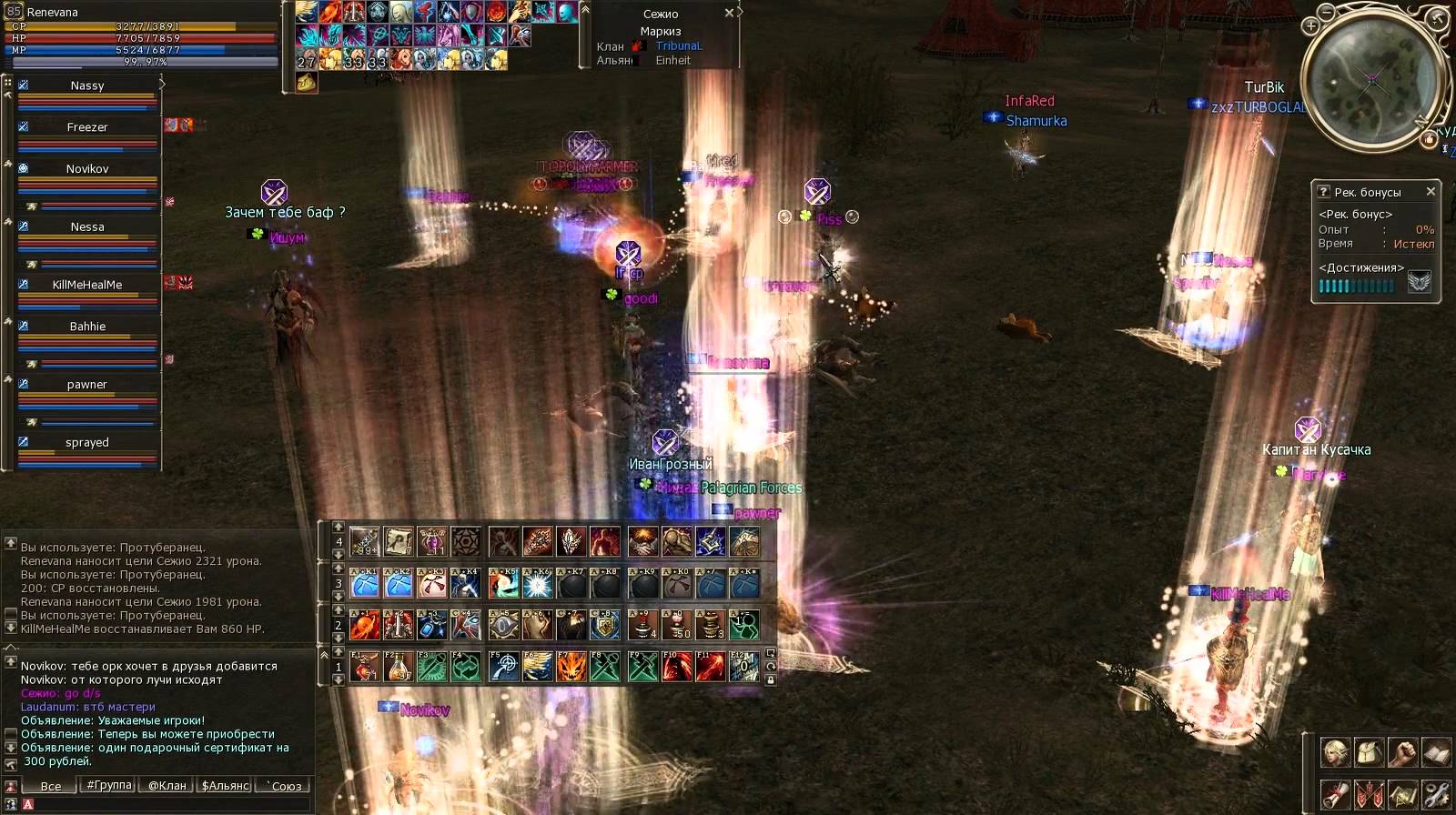Open the clan banners icon
The width and height of the screenshot is (1456, 815).
[x=1369, y=793]
